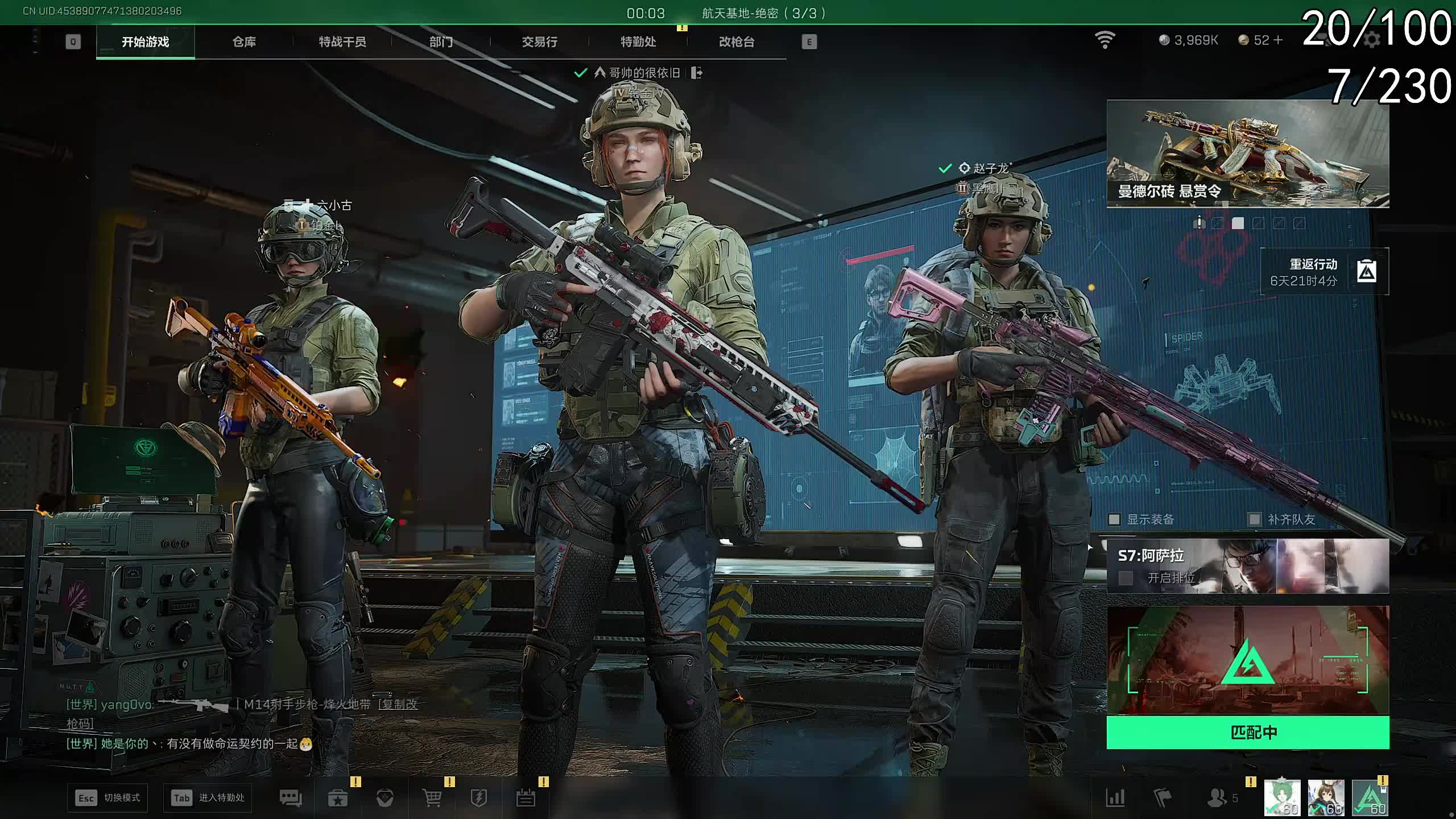
Task: Open the calendar events icon
Action: click(526, 798)
